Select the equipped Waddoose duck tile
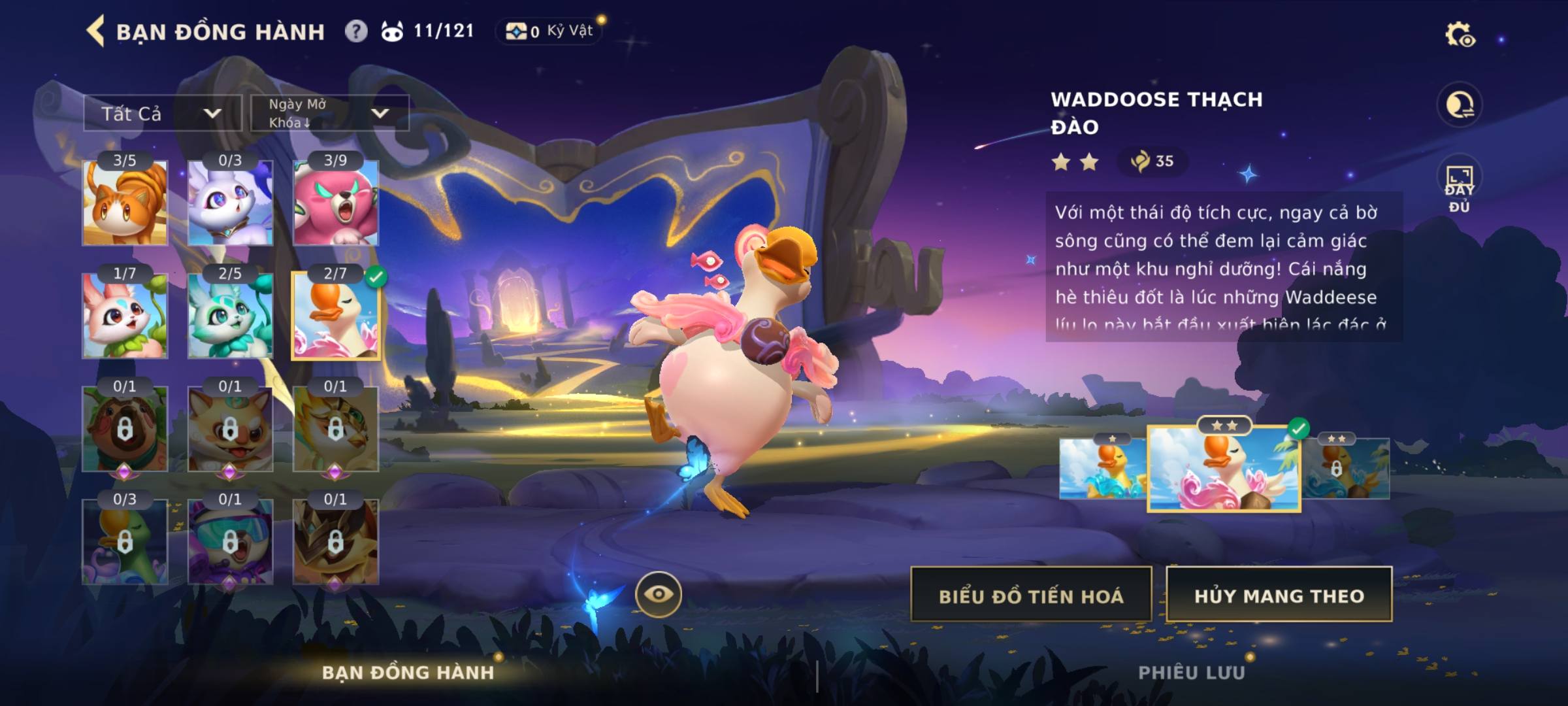Viewport: 1568px width, 706px height. tap(335, 316)
